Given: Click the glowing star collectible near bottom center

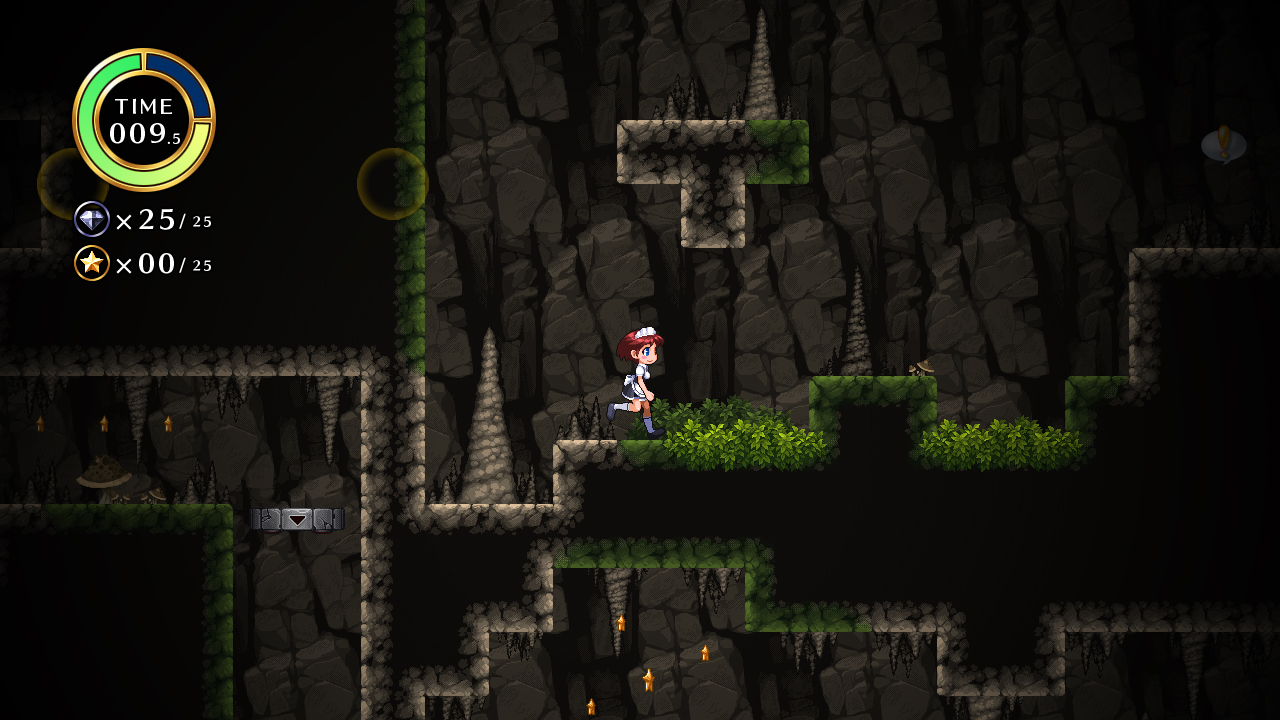Looking at the screenshot, I should (649, 680).
